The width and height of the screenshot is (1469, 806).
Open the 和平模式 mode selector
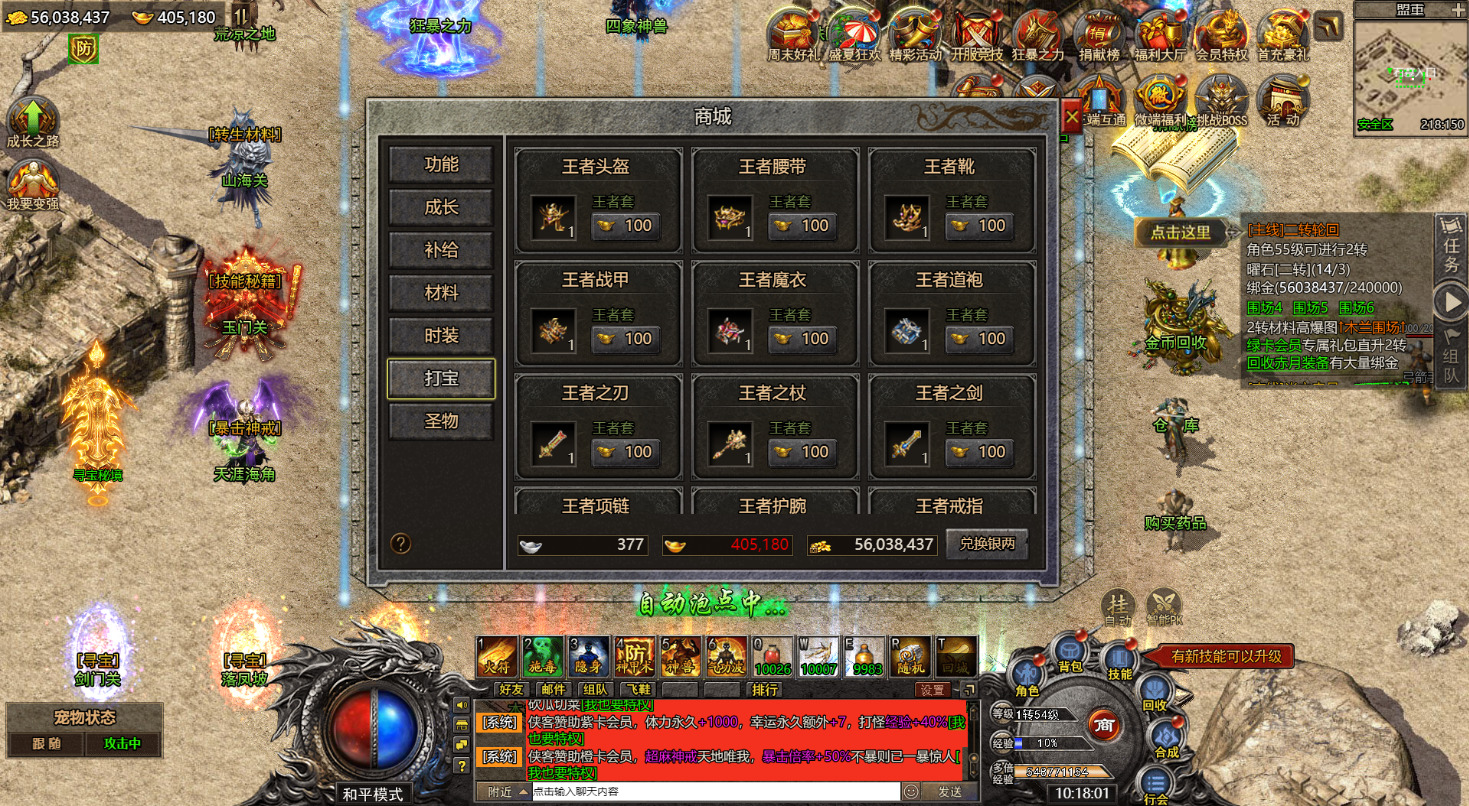click(375, 793)
